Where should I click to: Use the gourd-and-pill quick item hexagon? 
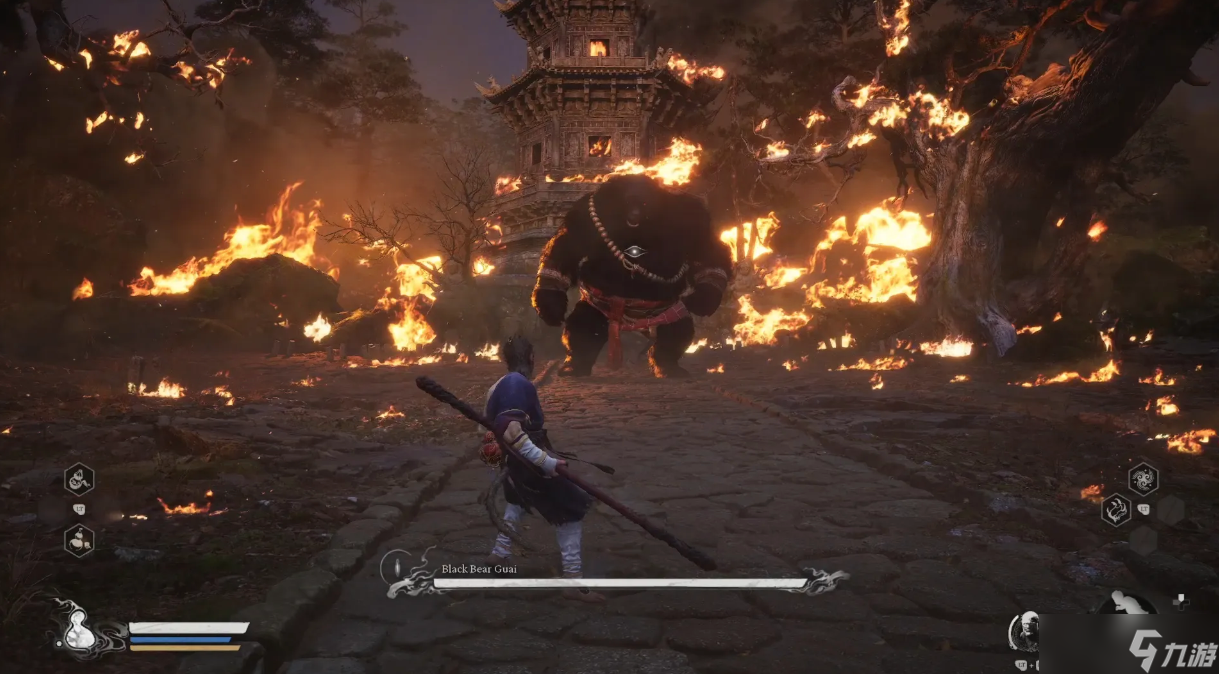[80, 540]
